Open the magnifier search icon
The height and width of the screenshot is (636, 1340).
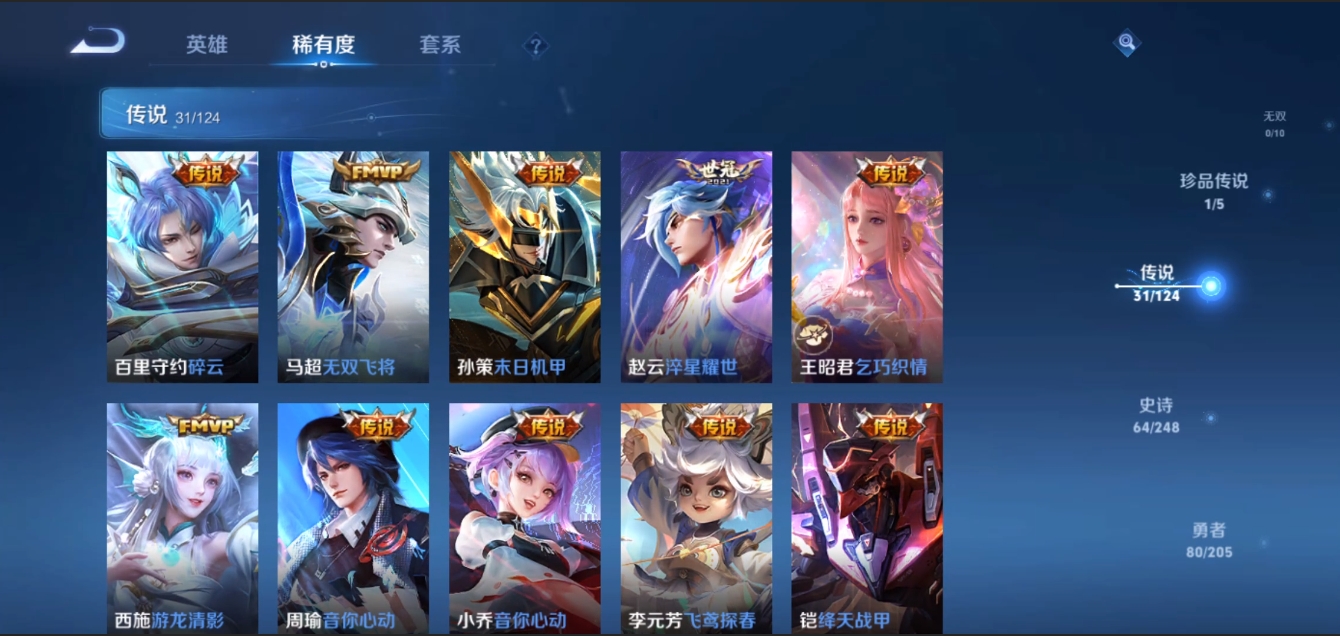pyautogui.click(x=1127, y=42)
